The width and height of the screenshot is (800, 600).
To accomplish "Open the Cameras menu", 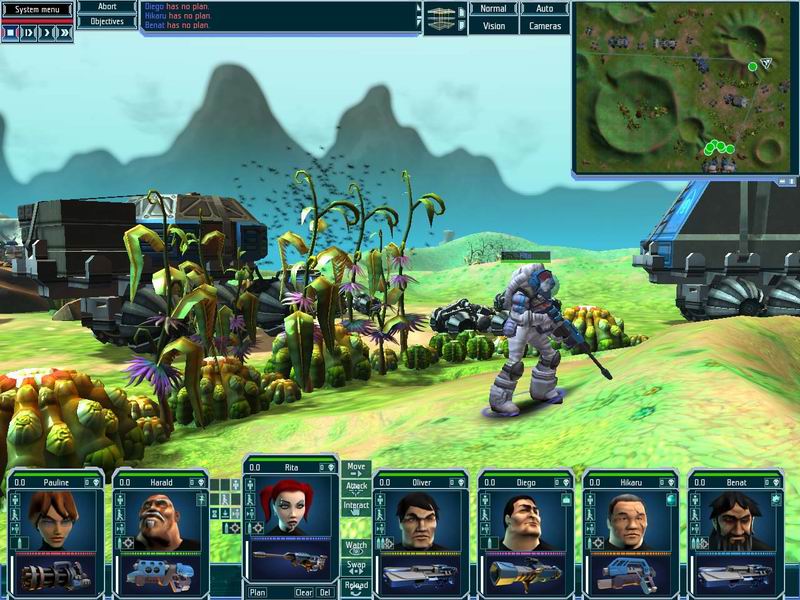I will click(x=545, y=26).
